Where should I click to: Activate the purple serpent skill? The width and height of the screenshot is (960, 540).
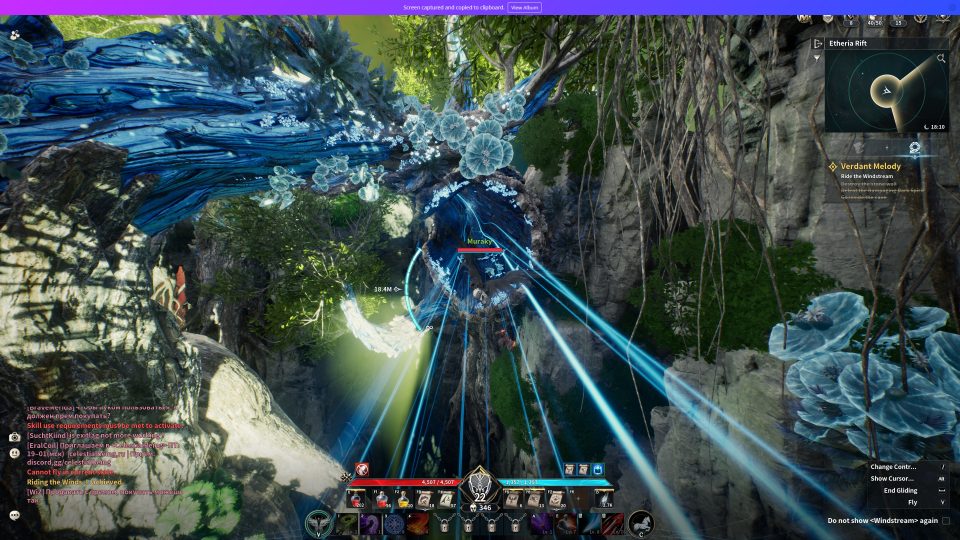click(x=370, y=523)
